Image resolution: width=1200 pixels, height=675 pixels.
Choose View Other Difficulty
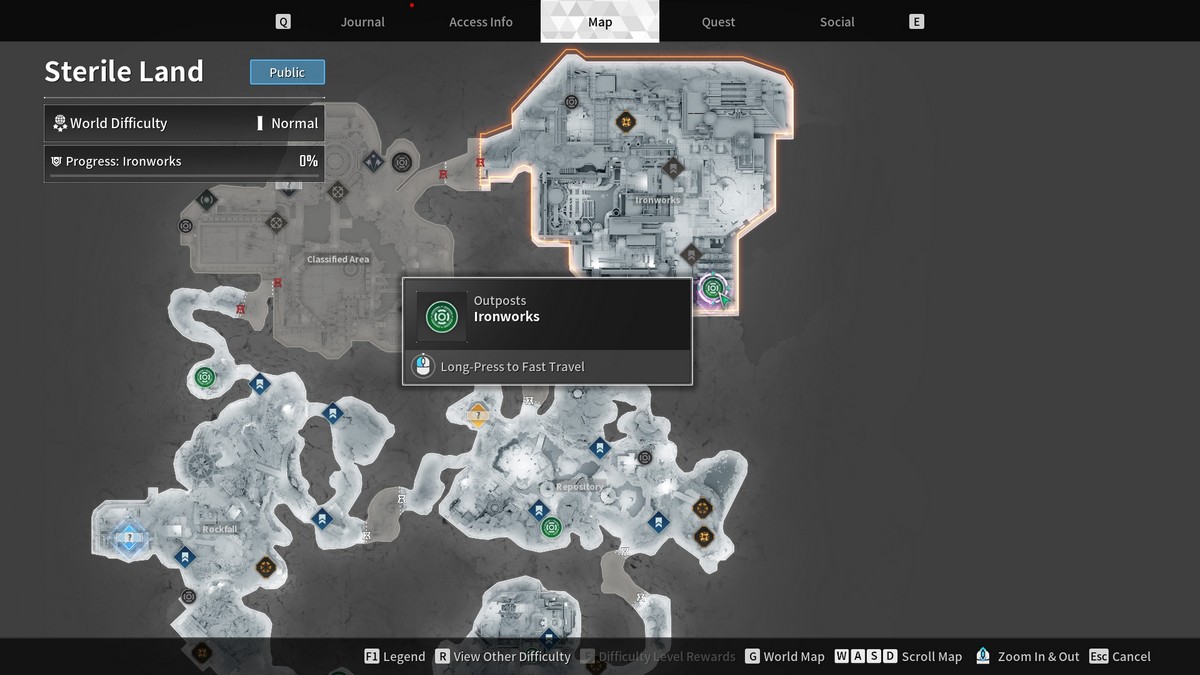502,656
